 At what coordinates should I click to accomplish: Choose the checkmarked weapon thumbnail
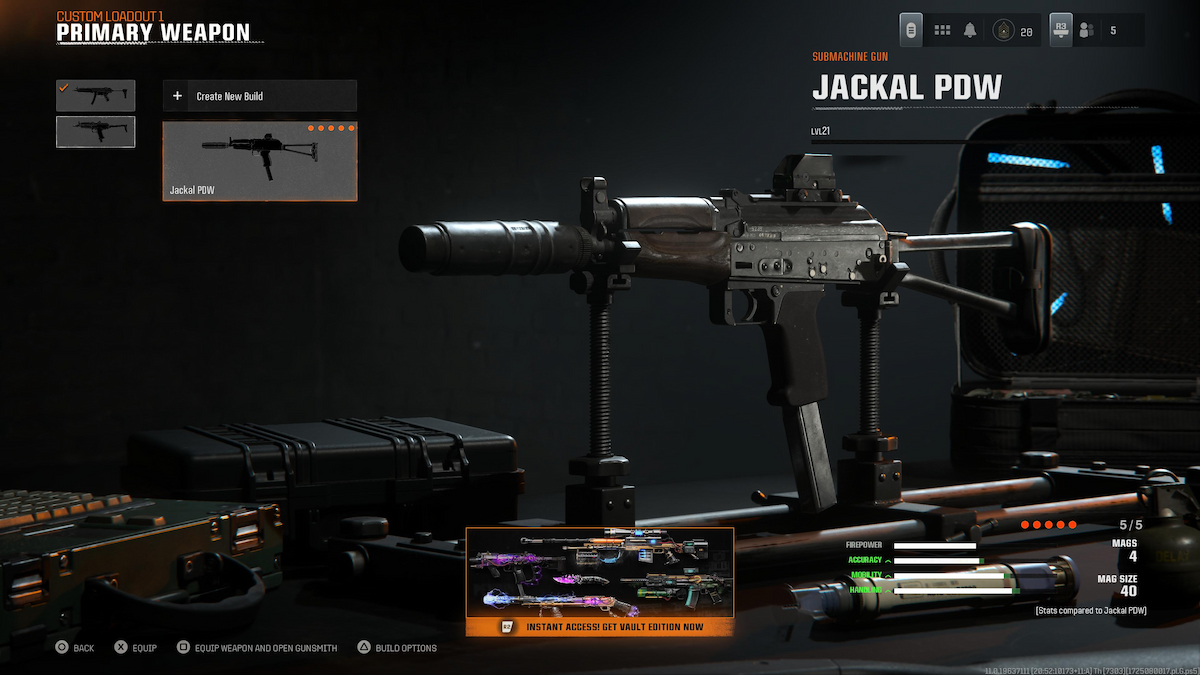pos(96,95)
